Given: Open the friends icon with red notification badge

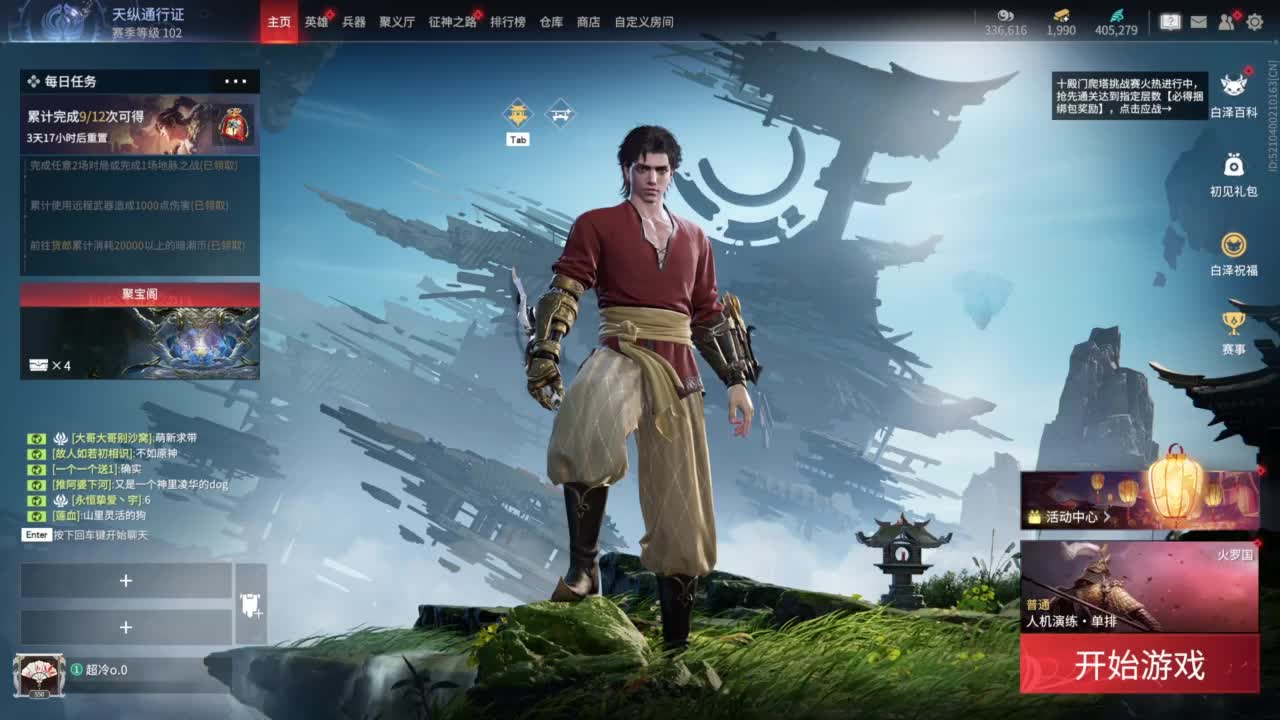Looking at the screenshot, I should [x=1225, y=22].
